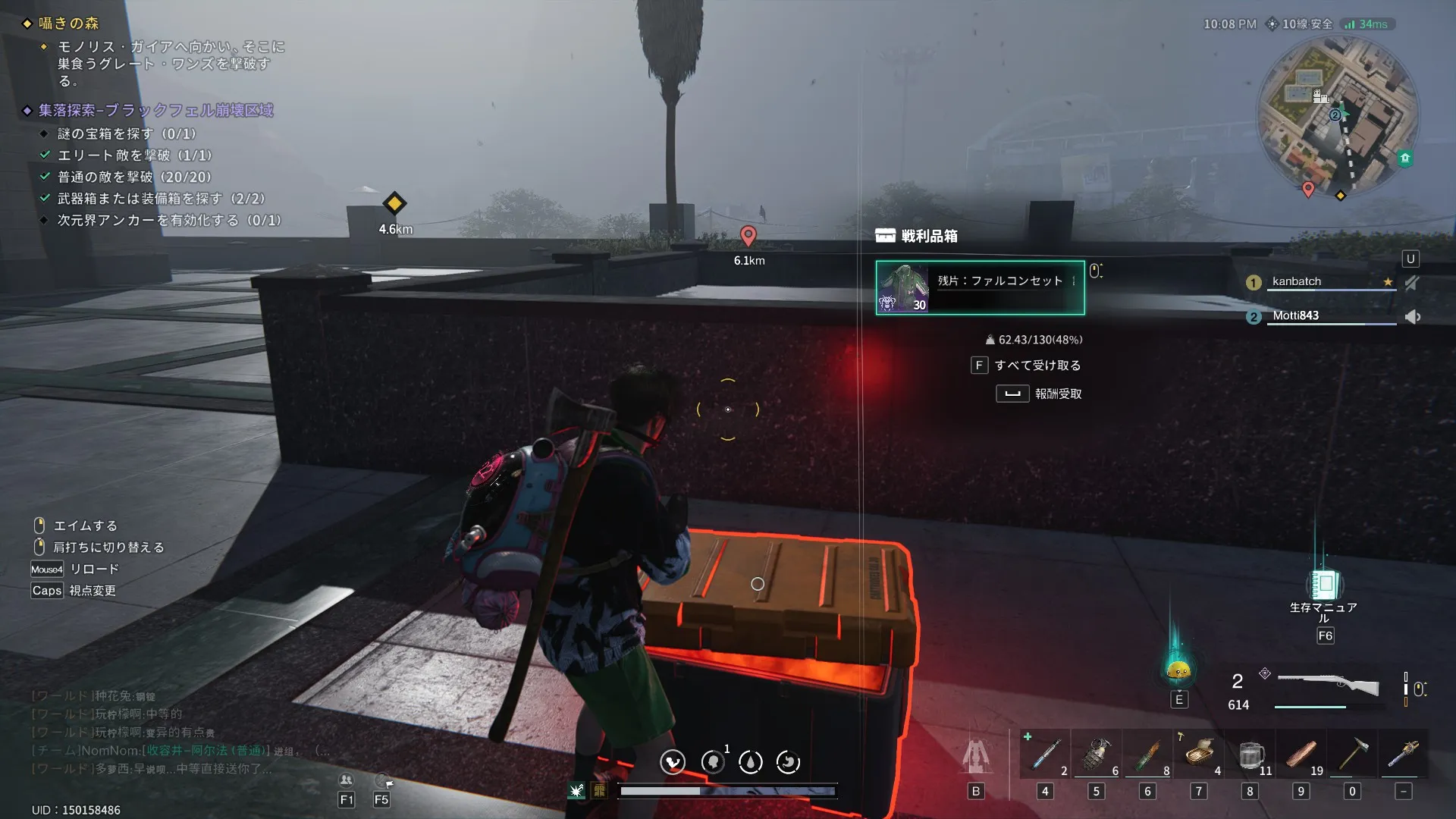Toggle Motti843's voice speaker icon

tap(1412, 316)
